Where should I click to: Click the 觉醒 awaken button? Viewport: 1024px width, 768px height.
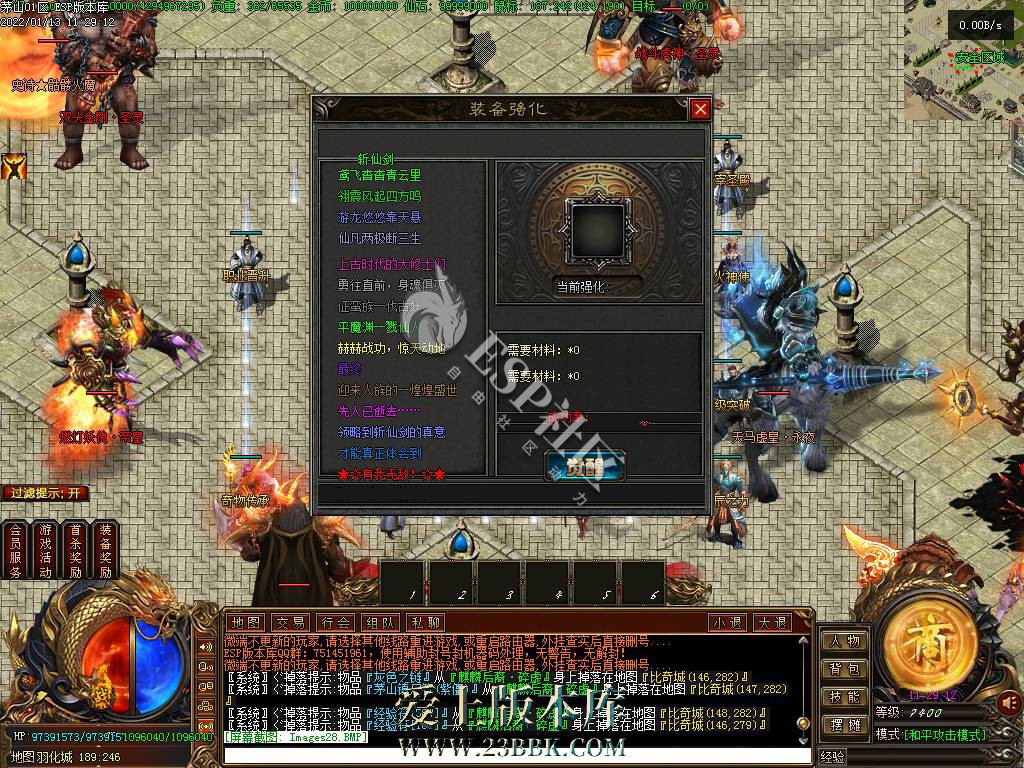tap(585, 466)
